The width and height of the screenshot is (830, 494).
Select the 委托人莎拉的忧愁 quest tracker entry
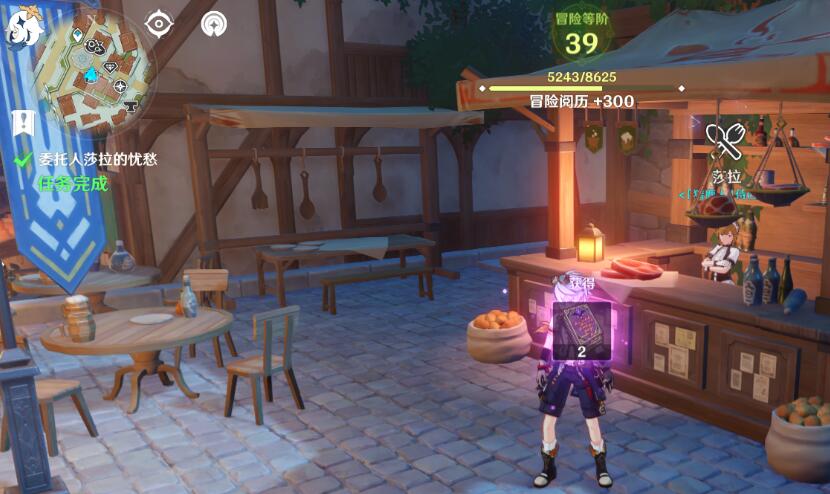(97, 159)
